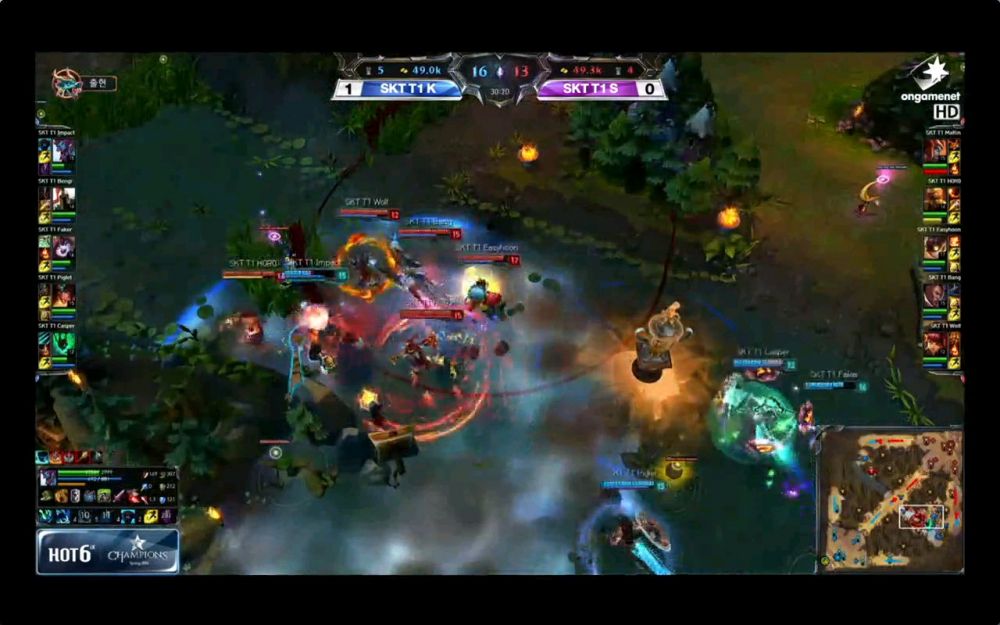
Task: Click the SKT T1 S team name banner
Action: 601,89
